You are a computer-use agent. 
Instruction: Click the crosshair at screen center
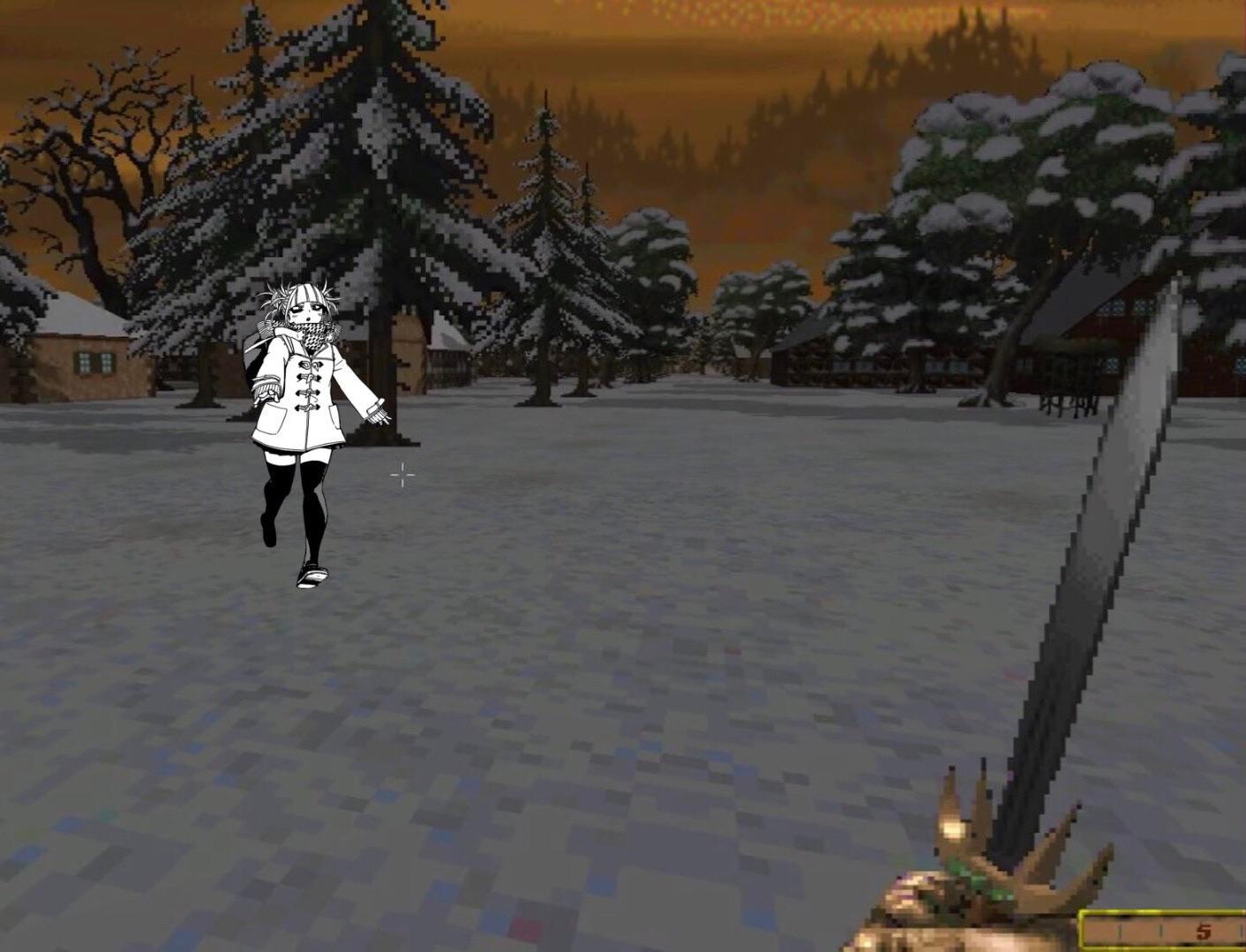402,475
